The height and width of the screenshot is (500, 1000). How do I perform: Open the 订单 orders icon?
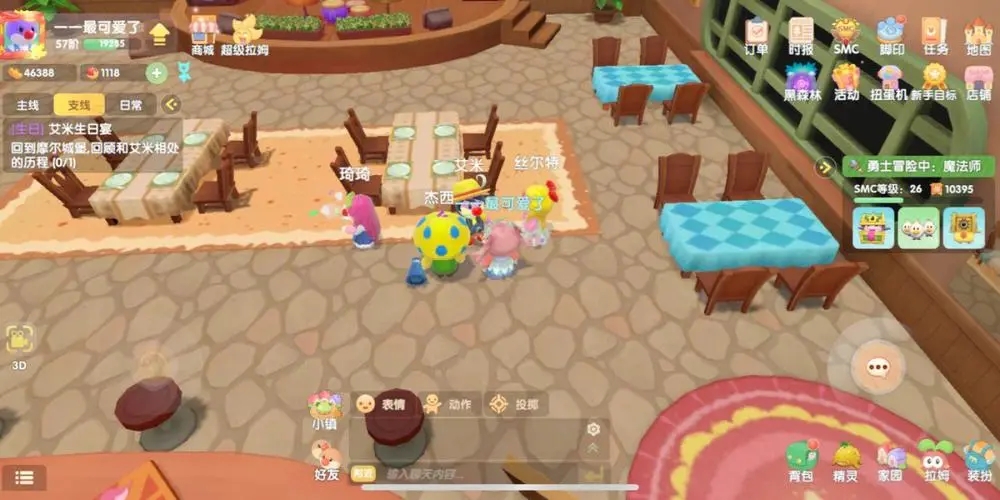[757, 36]
